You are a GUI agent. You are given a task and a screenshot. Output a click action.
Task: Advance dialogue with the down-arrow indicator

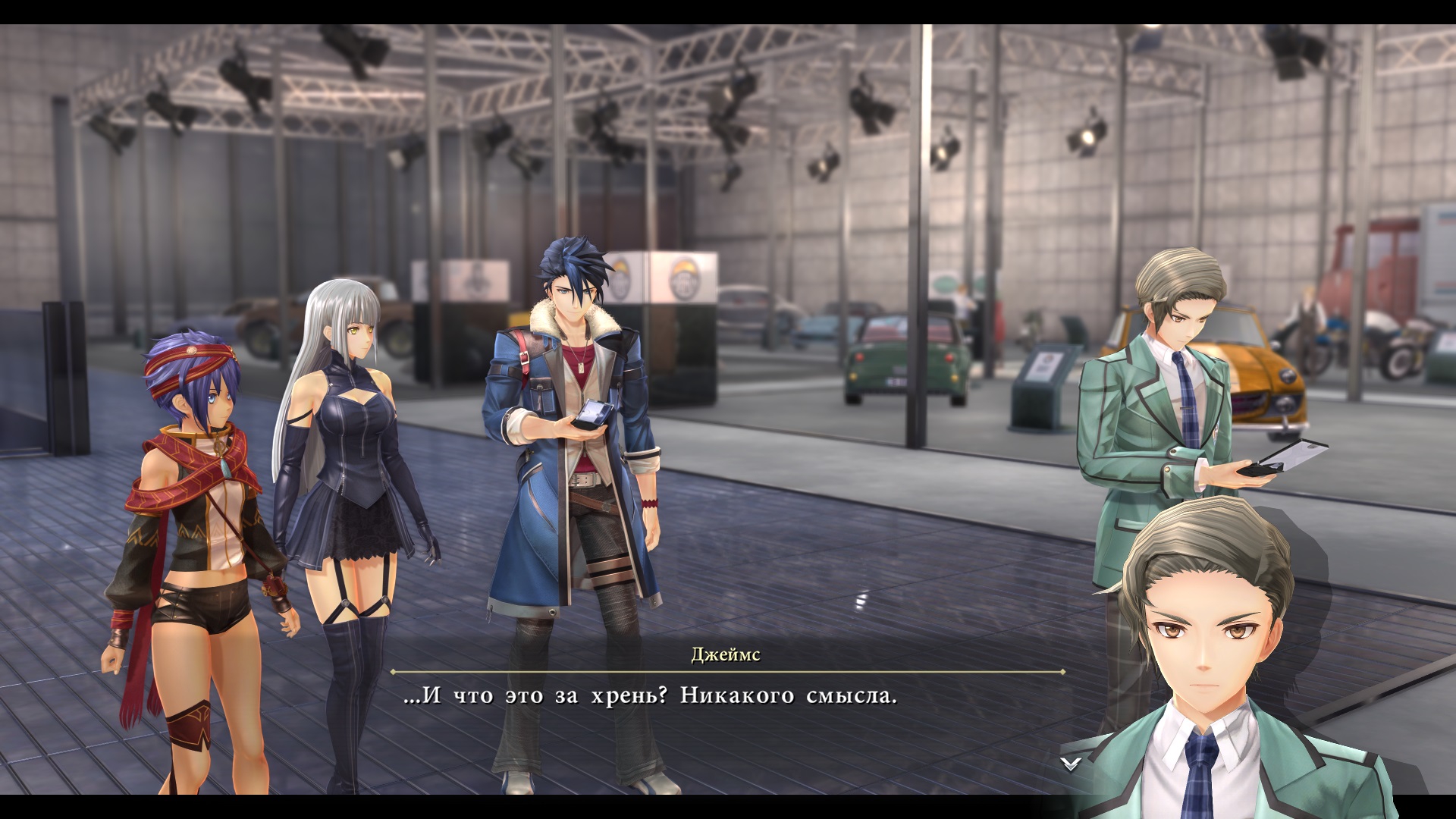(1070, 763)
